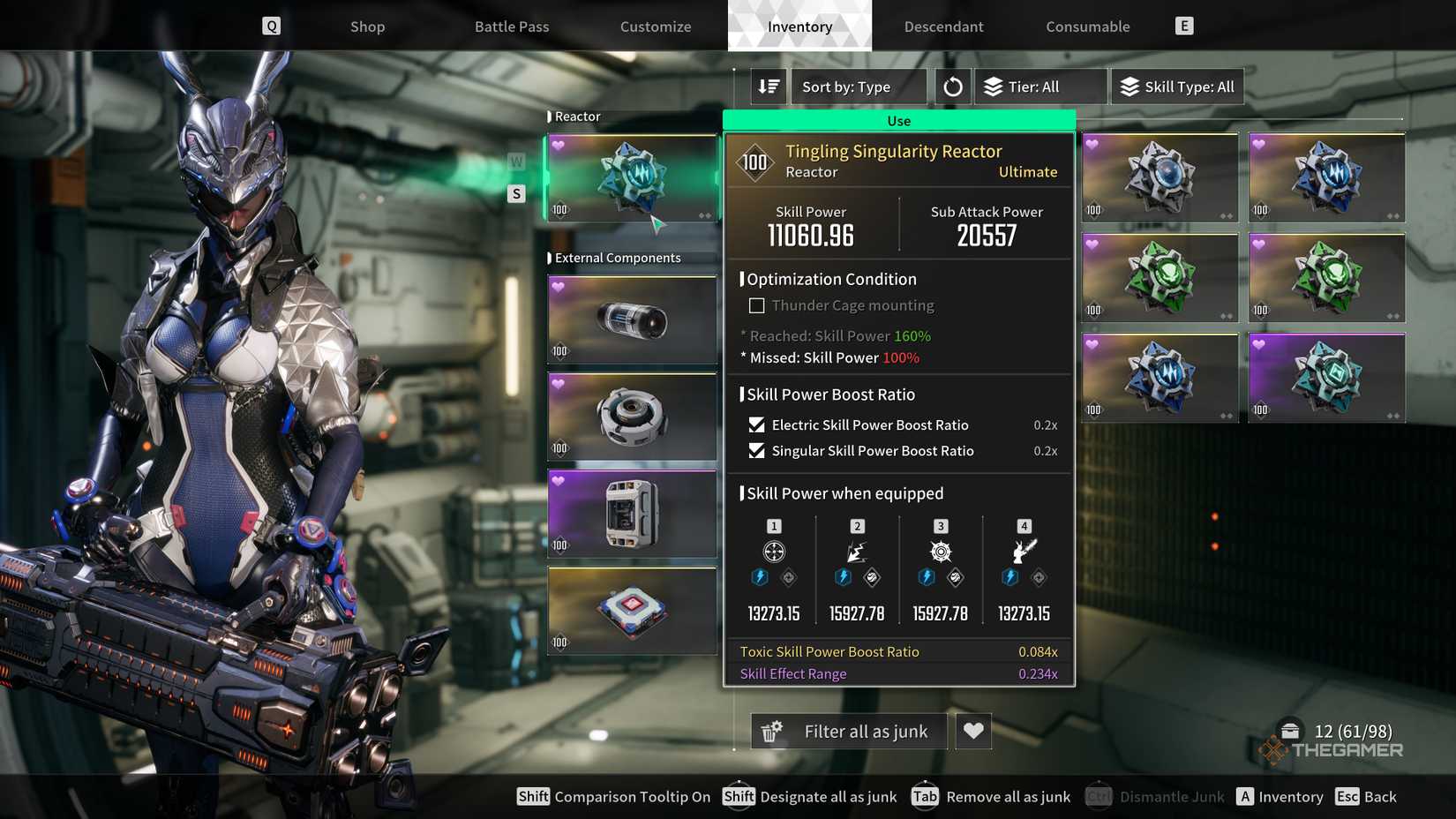The width and height of the screenshot is (1456, 819).
Task: Open the Sort by: Type dropdown
Action: [x=858, y=86]
